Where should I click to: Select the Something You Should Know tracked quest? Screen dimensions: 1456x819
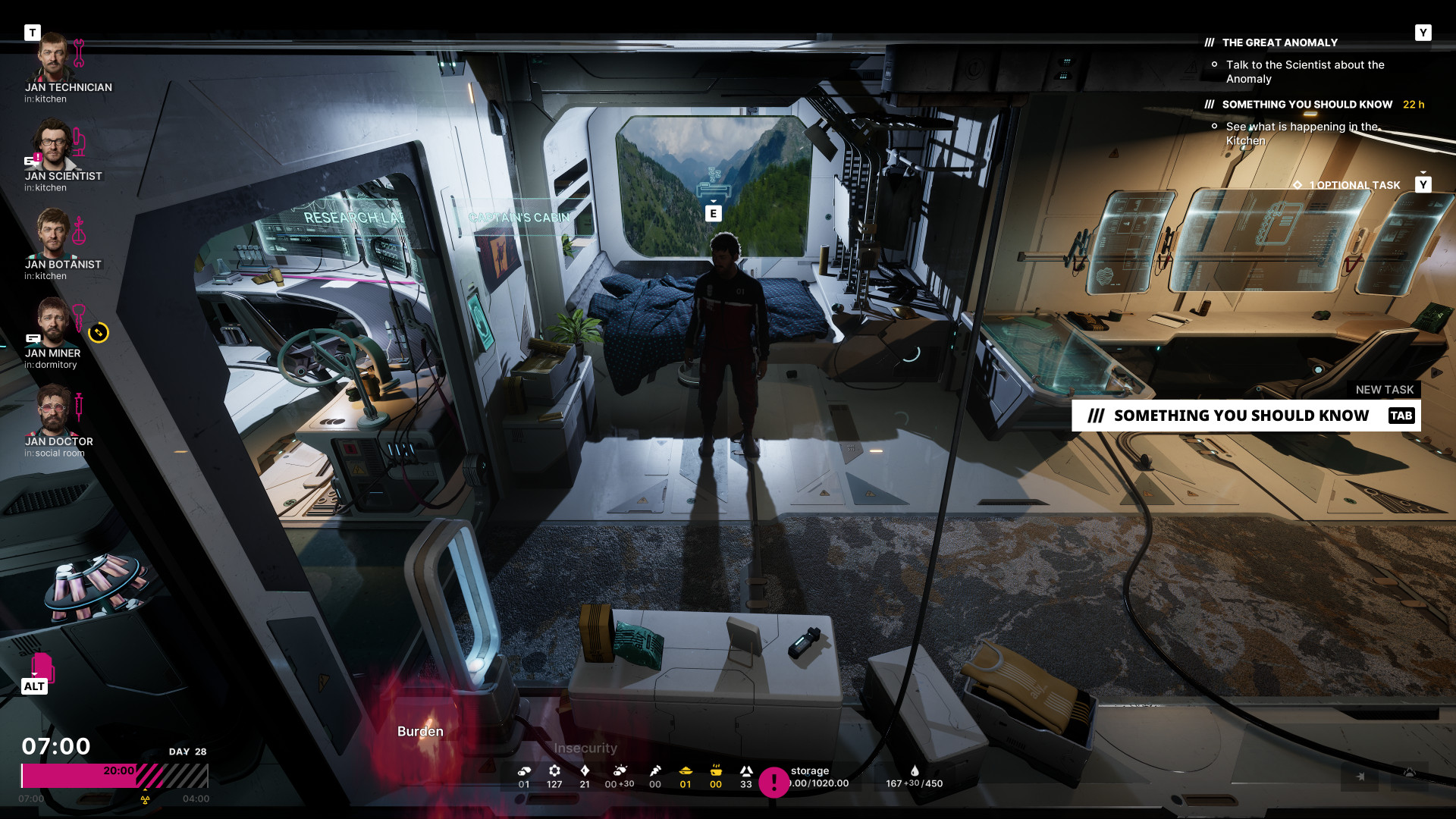pos(1307,105)
